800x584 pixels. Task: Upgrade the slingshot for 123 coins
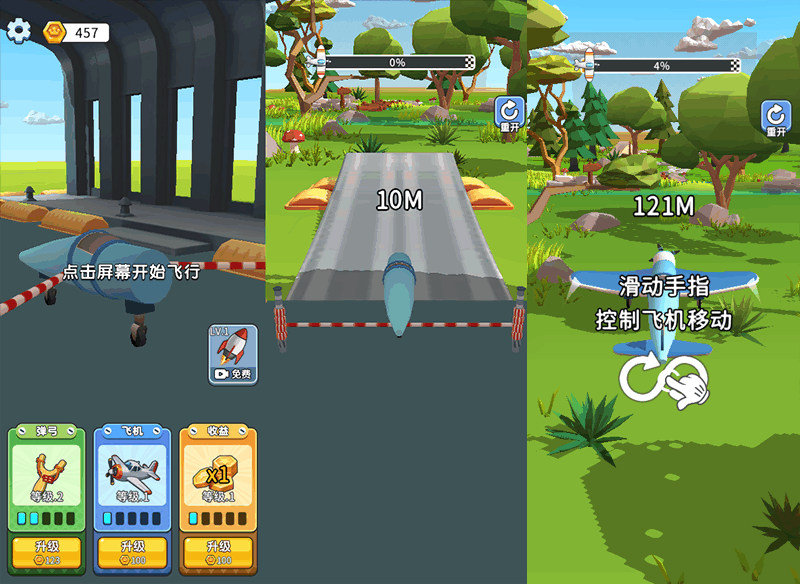tap(46, 553)
